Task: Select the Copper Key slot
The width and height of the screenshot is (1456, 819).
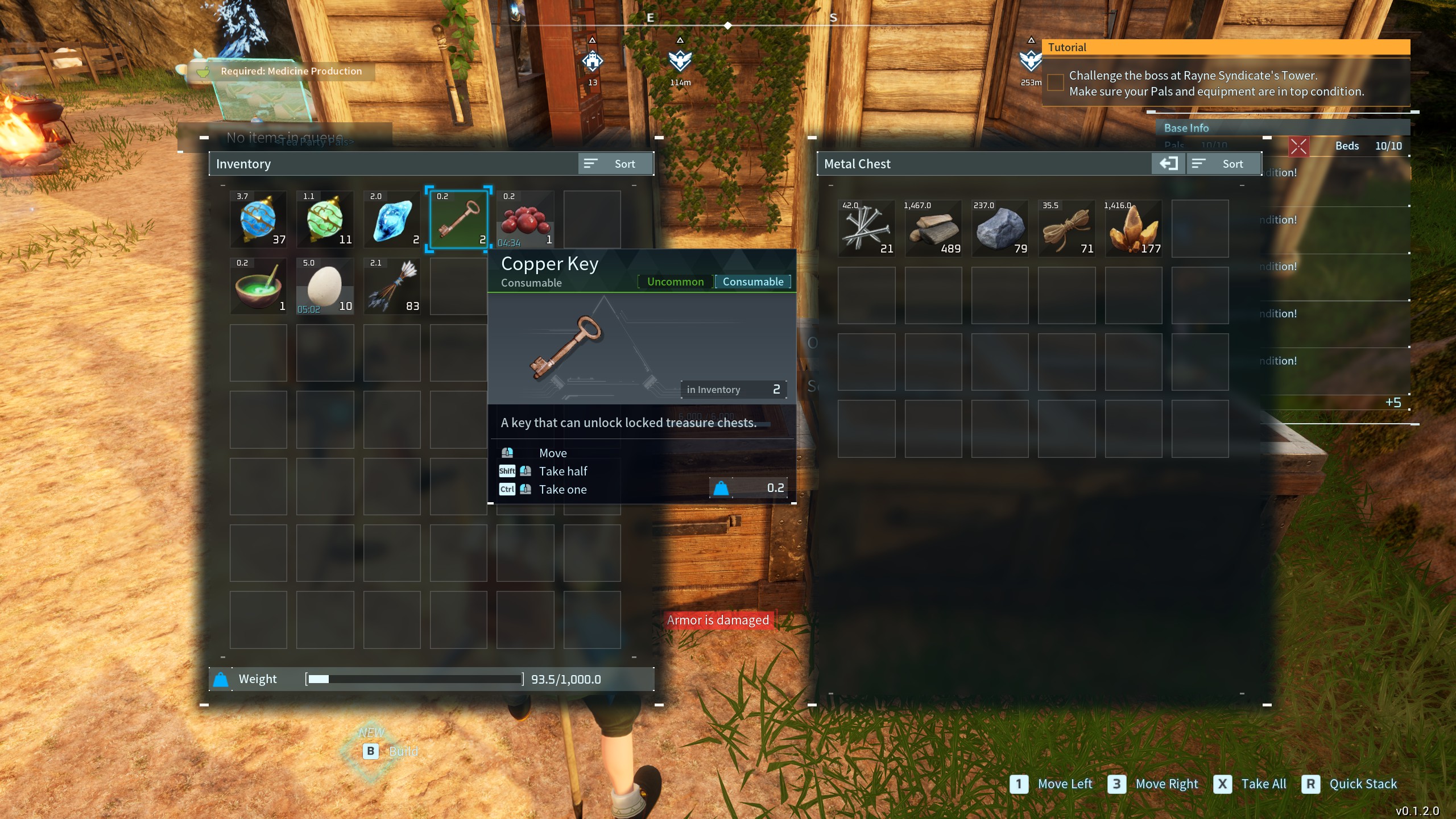Action: (458, 220)
